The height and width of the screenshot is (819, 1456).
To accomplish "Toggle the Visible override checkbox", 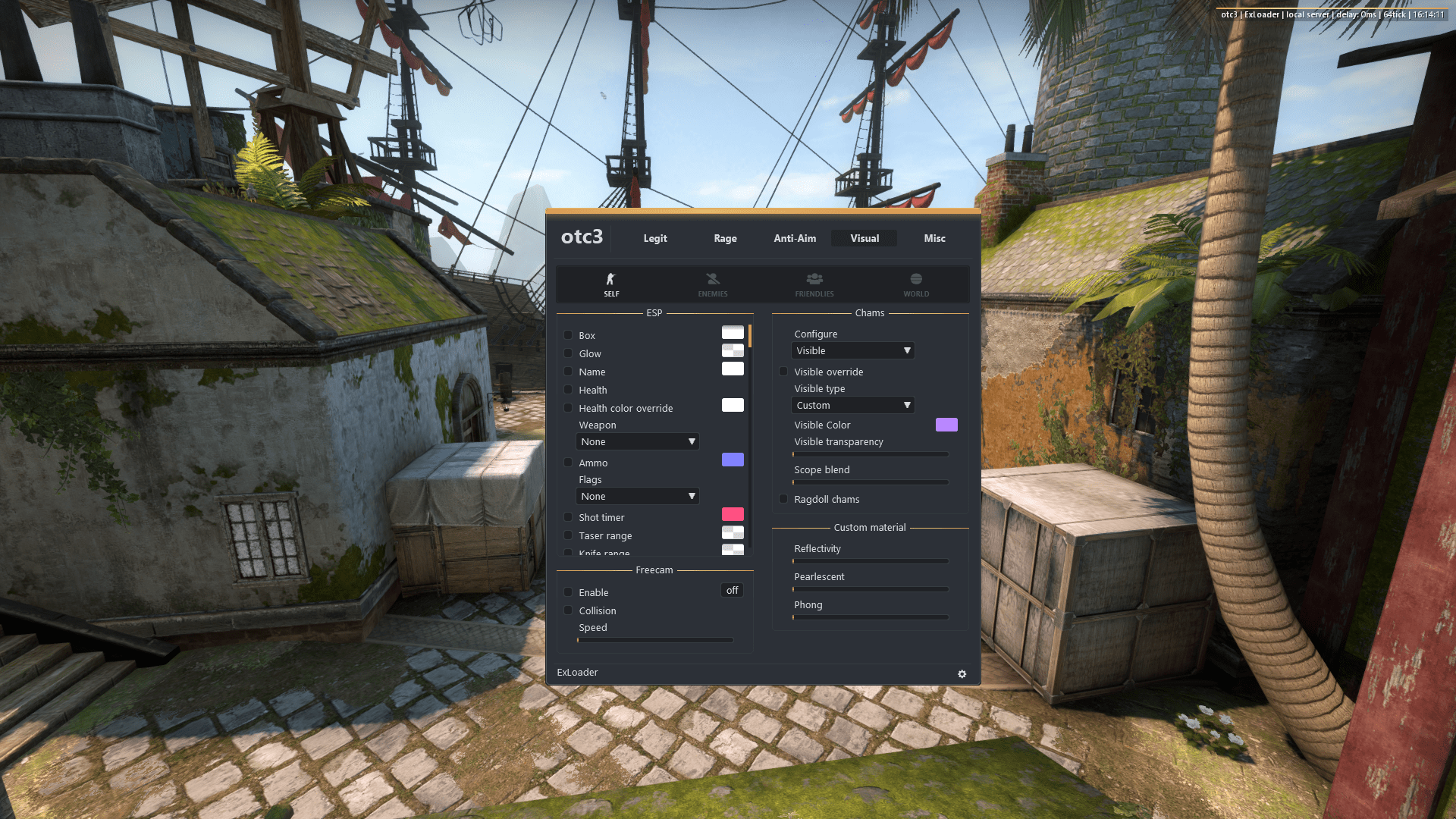I will click(x=783, y=372).
